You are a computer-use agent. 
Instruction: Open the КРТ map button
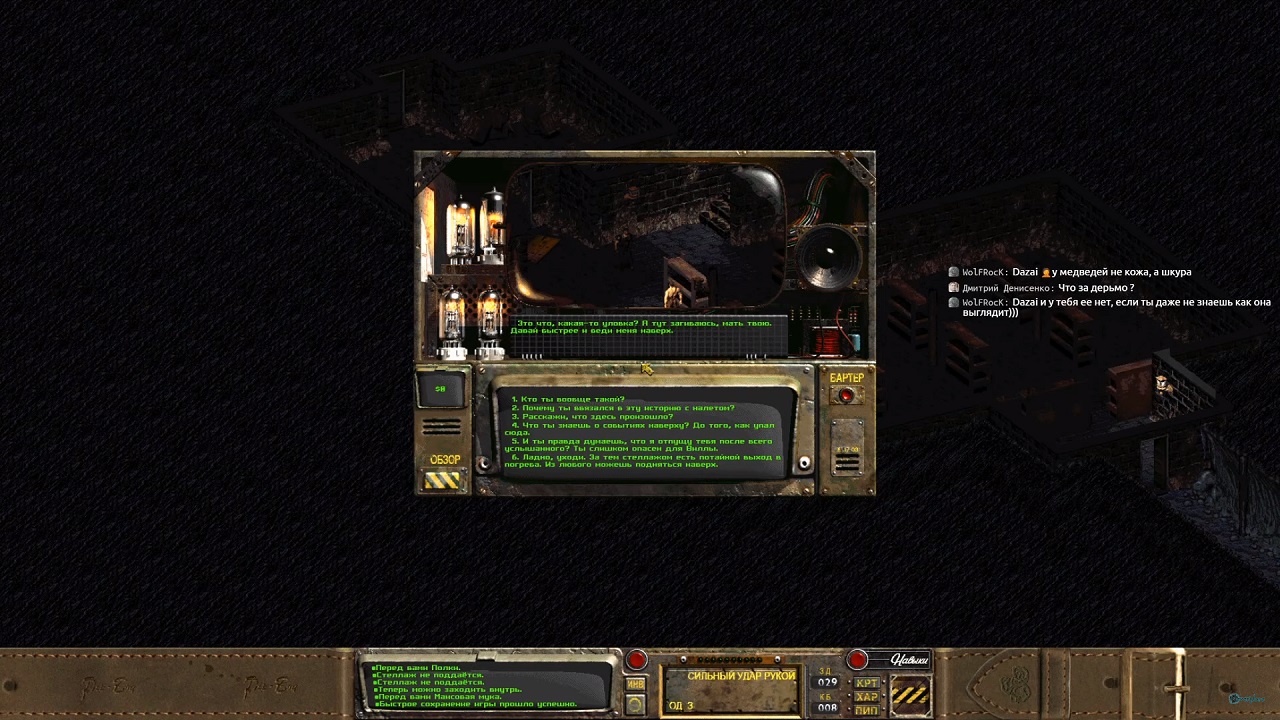866,683
